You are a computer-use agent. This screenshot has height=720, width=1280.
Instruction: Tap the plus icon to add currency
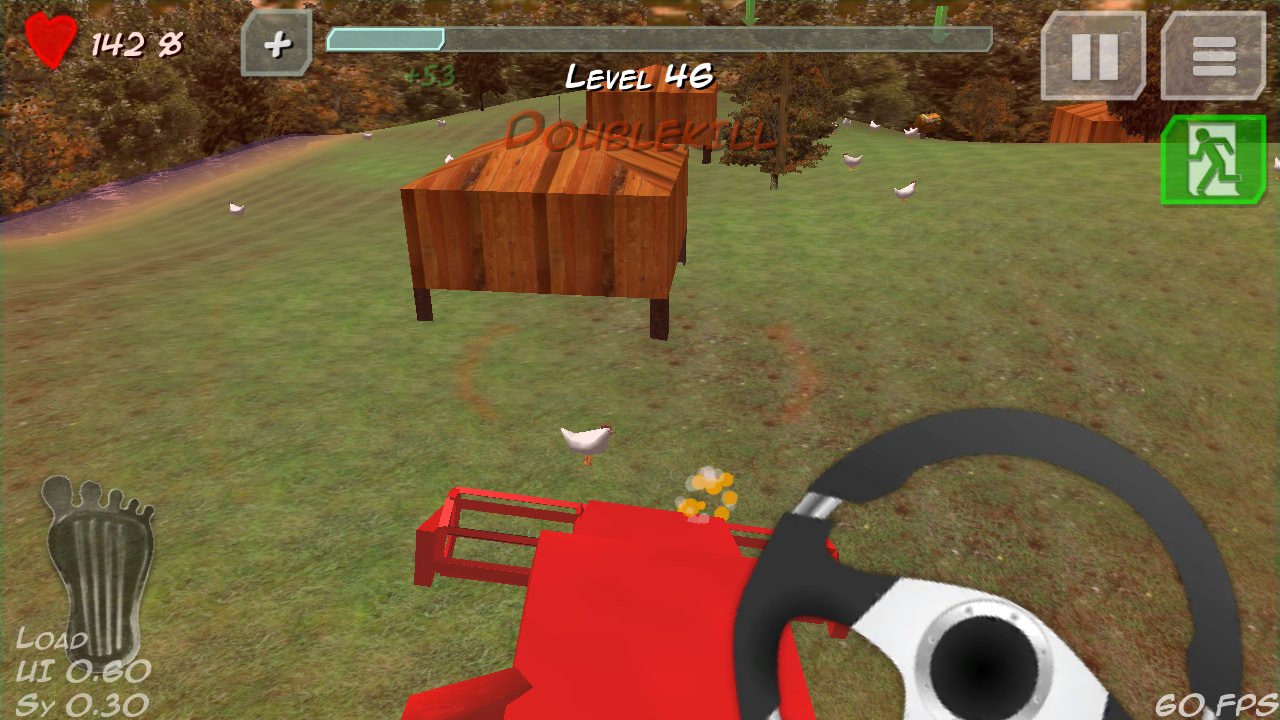point(278,44)
